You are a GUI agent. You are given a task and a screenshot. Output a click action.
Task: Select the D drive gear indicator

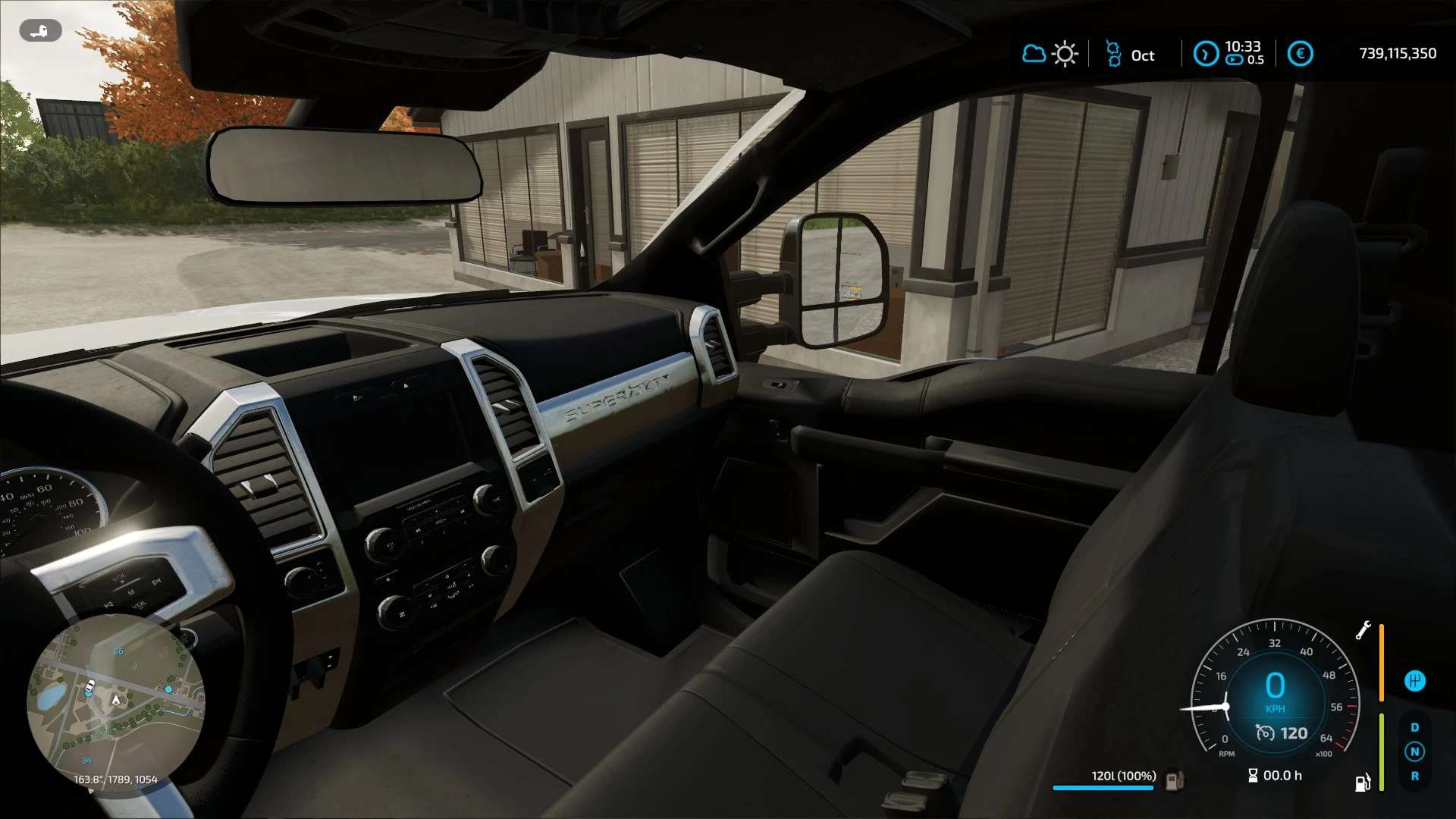coord(1414,727)
